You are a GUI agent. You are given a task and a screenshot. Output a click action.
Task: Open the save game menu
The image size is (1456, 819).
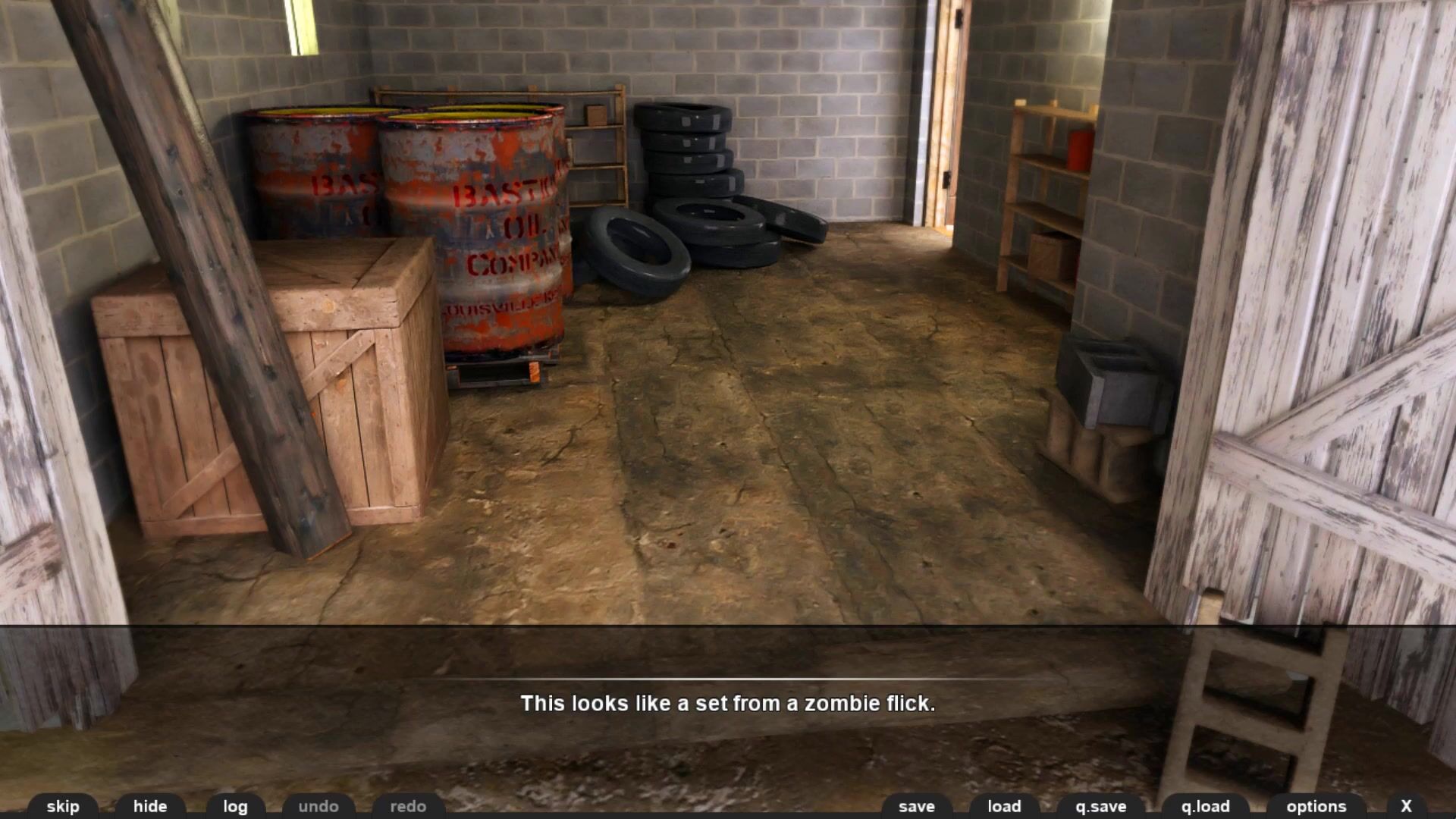tap(916, 806)
